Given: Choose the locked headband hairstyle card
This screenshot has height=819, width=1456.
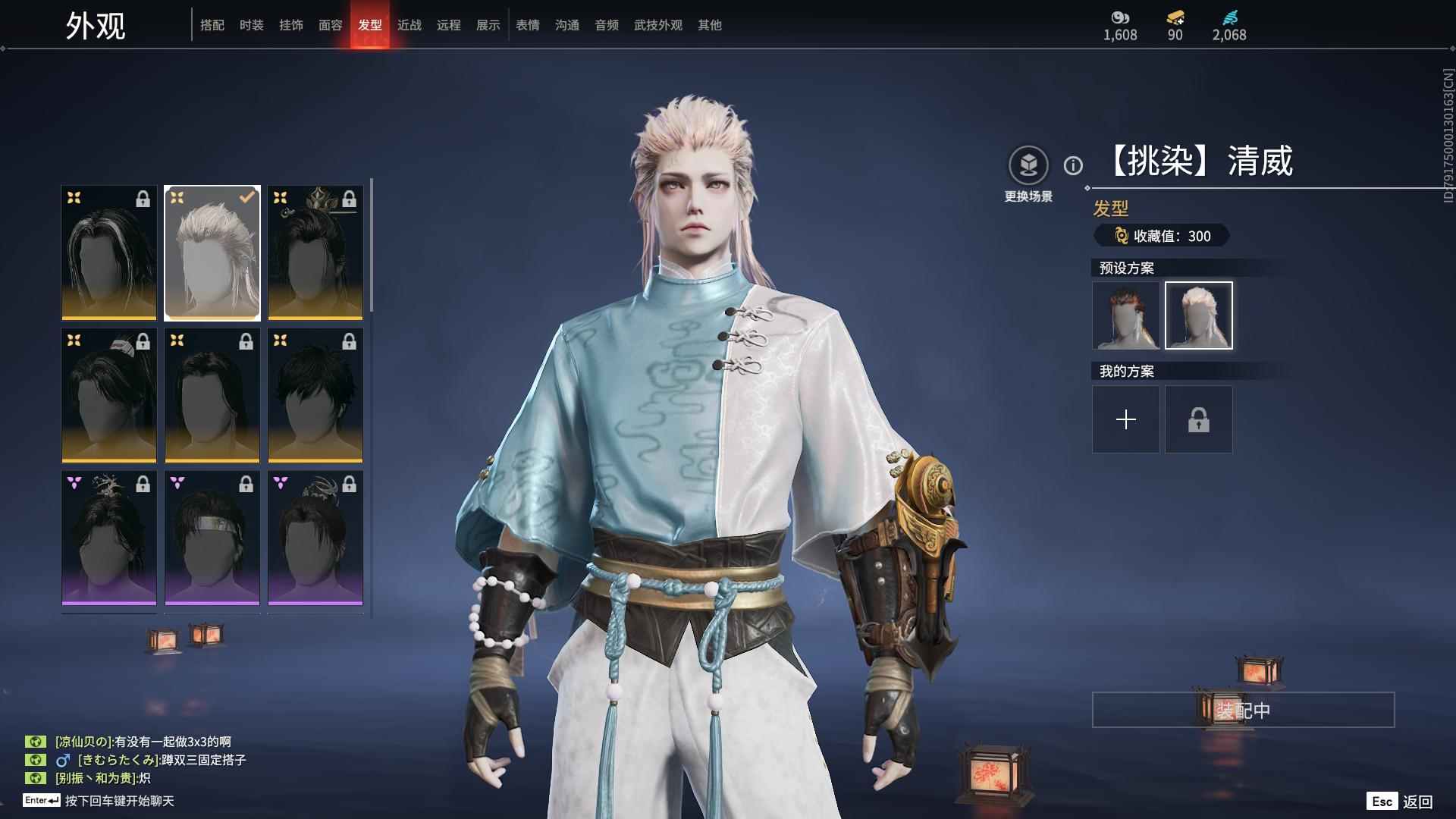Looking at the screenshot, I should 212,538.
